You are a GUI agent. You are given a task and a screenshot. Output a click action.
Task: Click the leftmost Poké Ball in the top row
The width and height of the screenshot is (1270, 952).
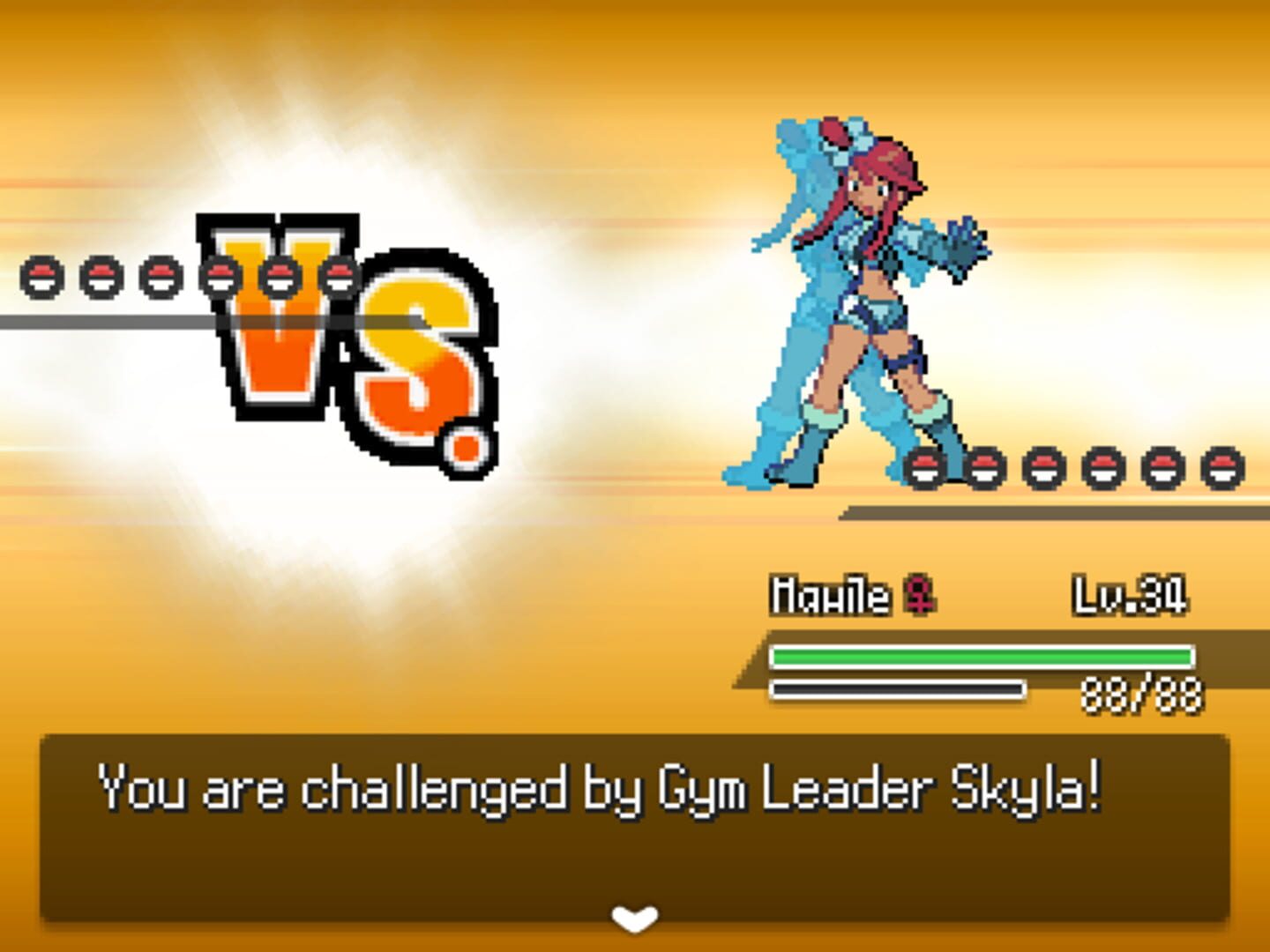[x=41, y=276]
